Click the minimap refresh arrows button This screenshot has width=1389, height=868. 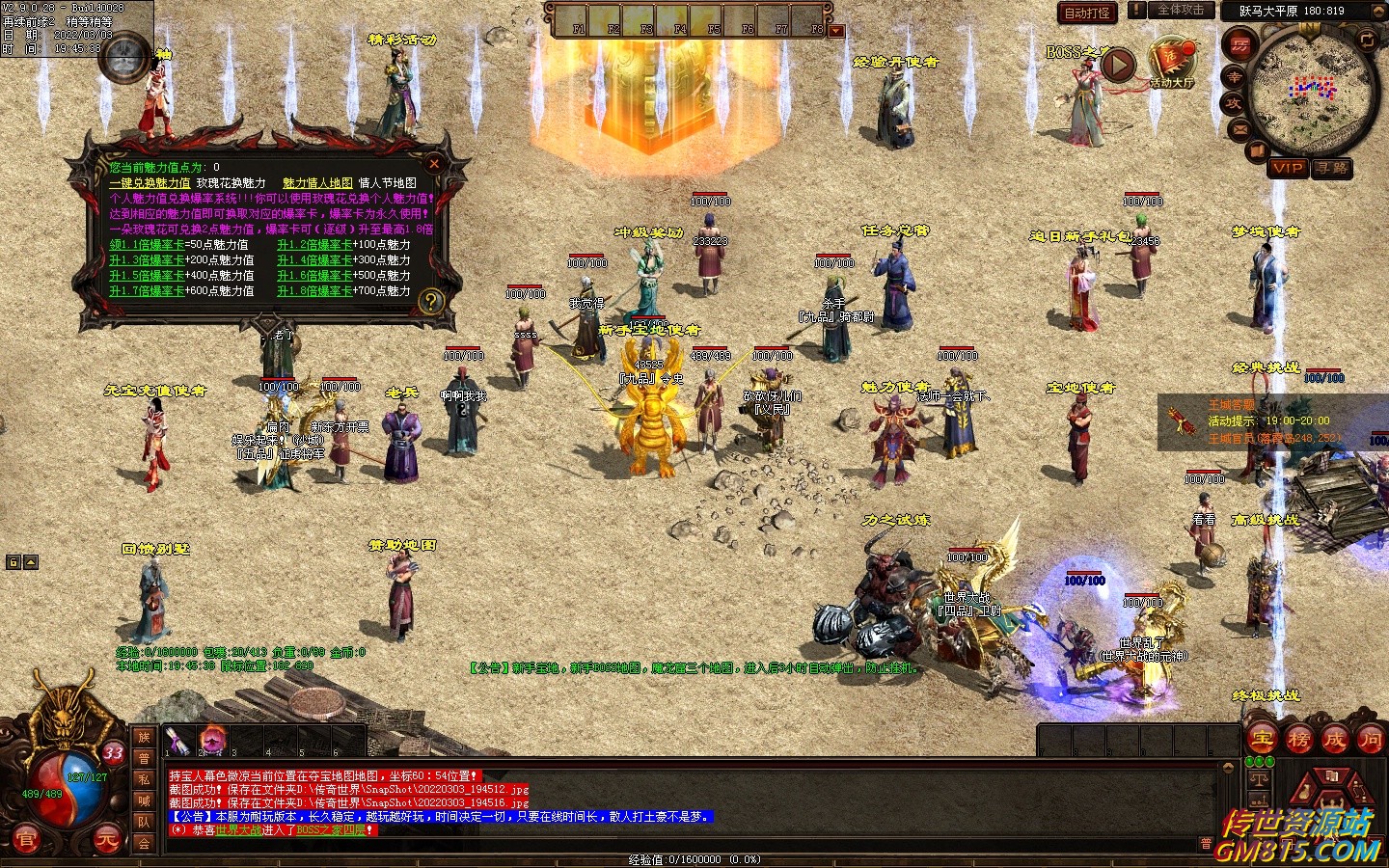[1367, 40]
